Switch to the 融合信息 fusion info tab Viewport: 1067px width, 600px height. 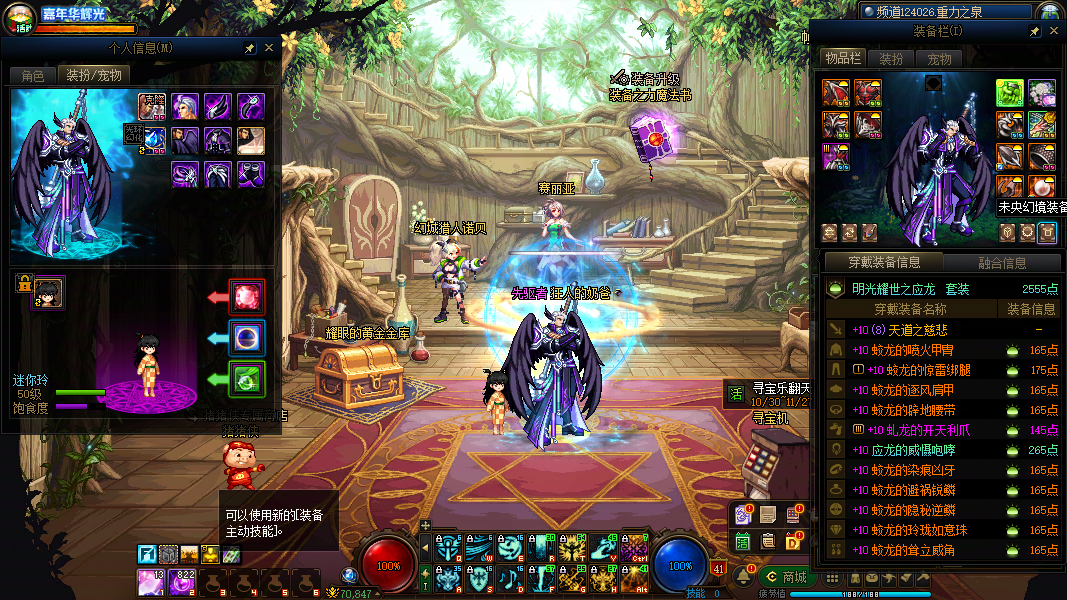[x=1001, y=263]
